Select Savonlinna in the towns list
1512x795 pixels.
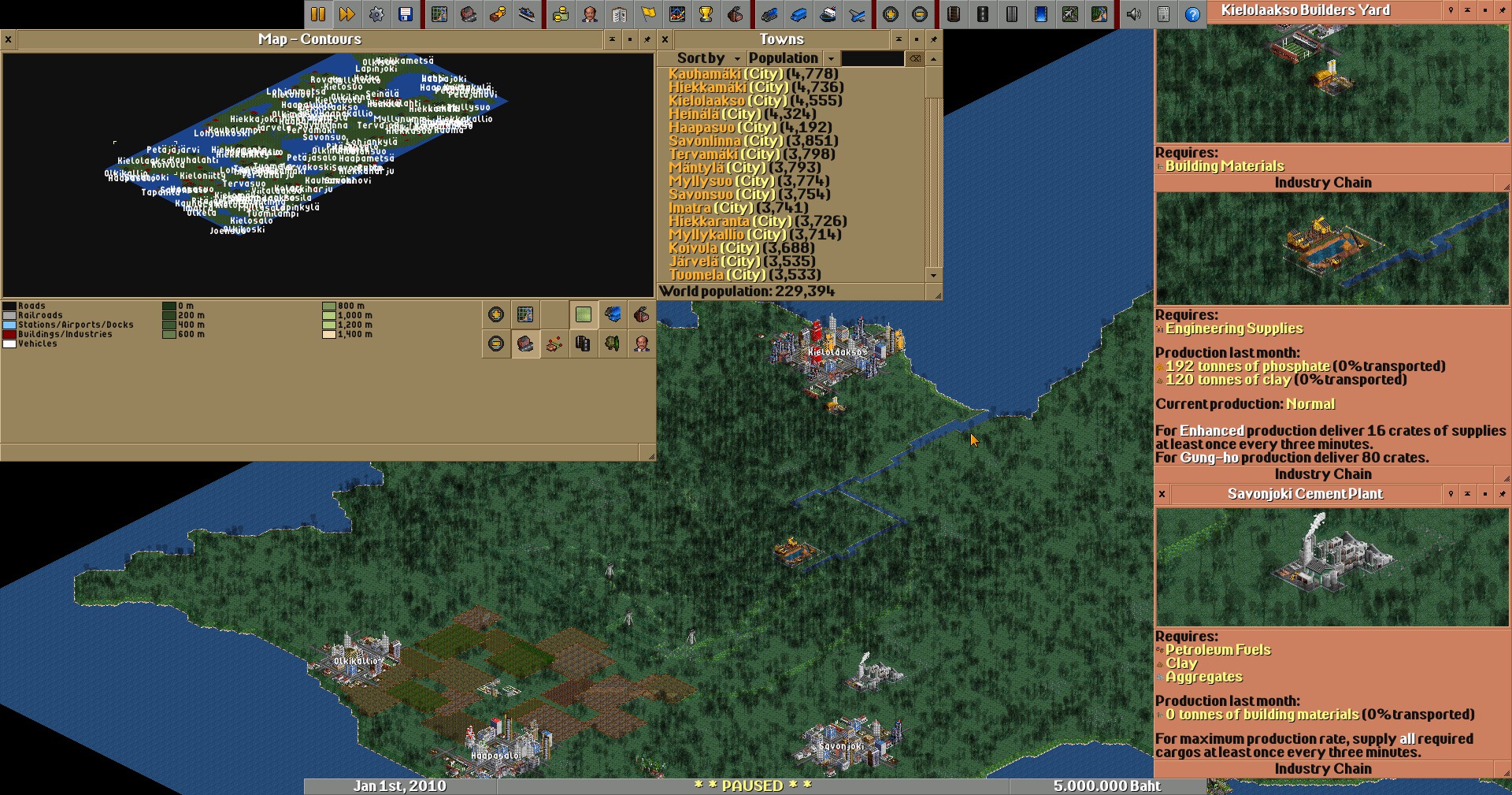(x=705, y=141)
